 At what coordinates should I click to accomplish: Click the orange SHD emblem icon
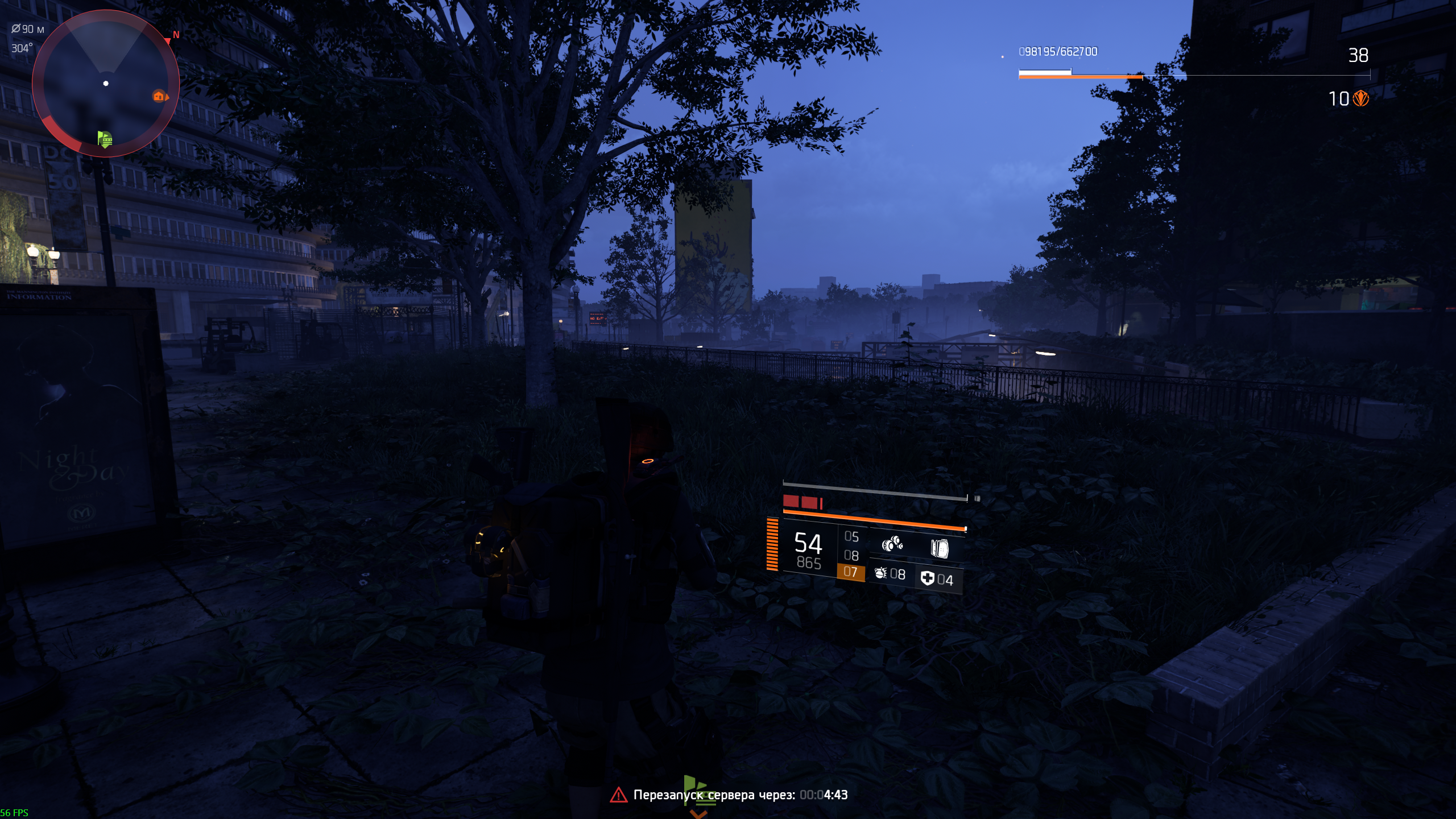[1361, 99]
